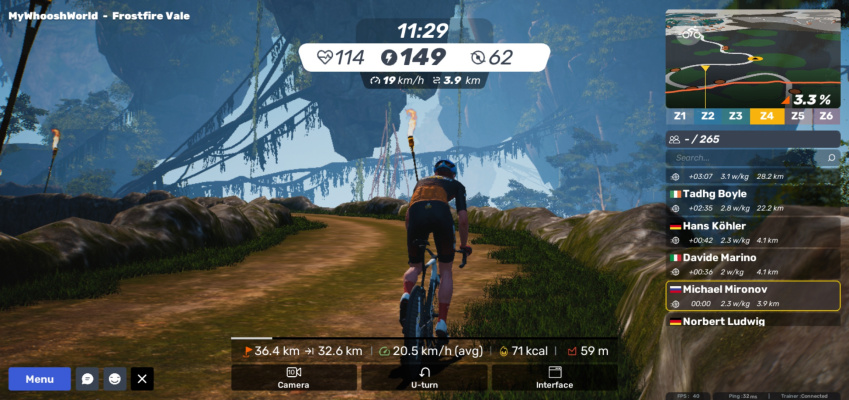Image resolution: width=849 pixels, height=400 pixels.
Task: Open the Interface options
Action: point(554,377)
